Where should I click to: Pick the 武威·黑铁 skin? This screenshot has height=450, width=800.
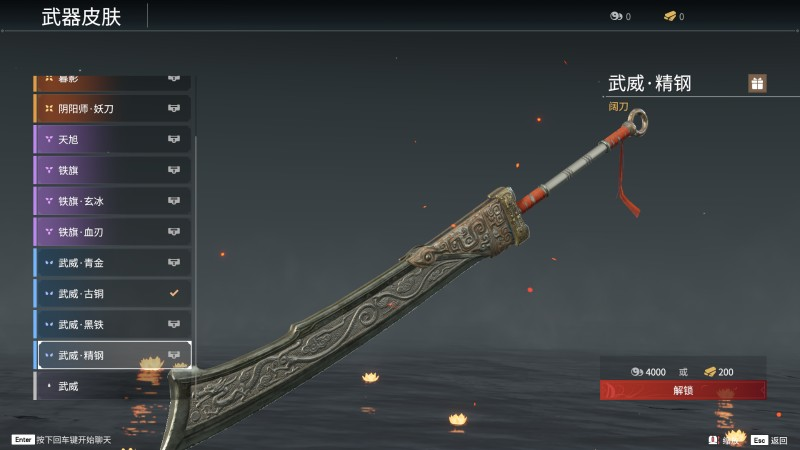click(x=112, y=324)
